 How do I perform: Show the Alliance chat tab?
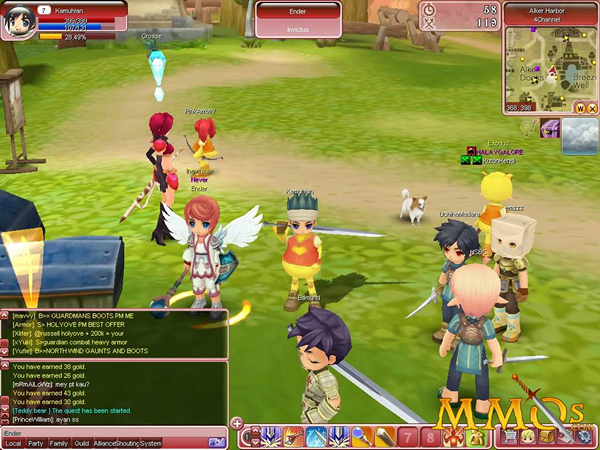pyautogui.click(x=104, y=443)
